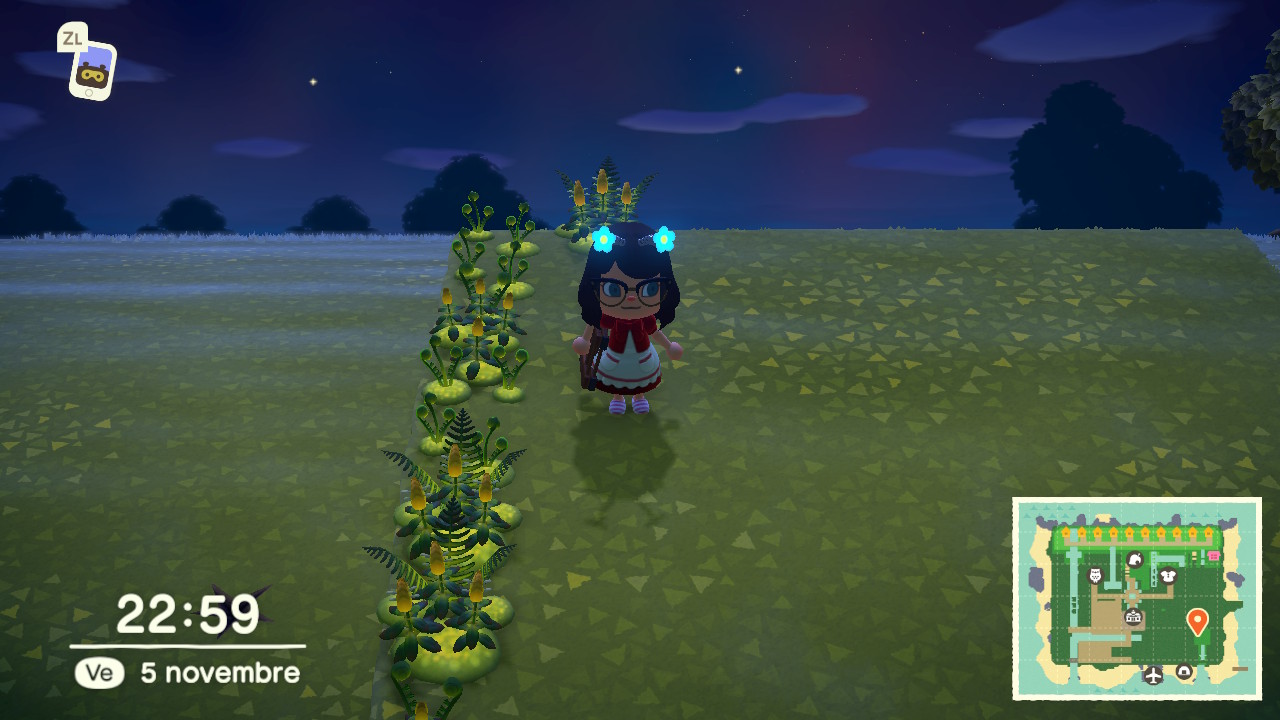1280x720 pixels.
Task: Click the Nook's Cranny leaf icon on minimap
Action: coord(1134,561)
